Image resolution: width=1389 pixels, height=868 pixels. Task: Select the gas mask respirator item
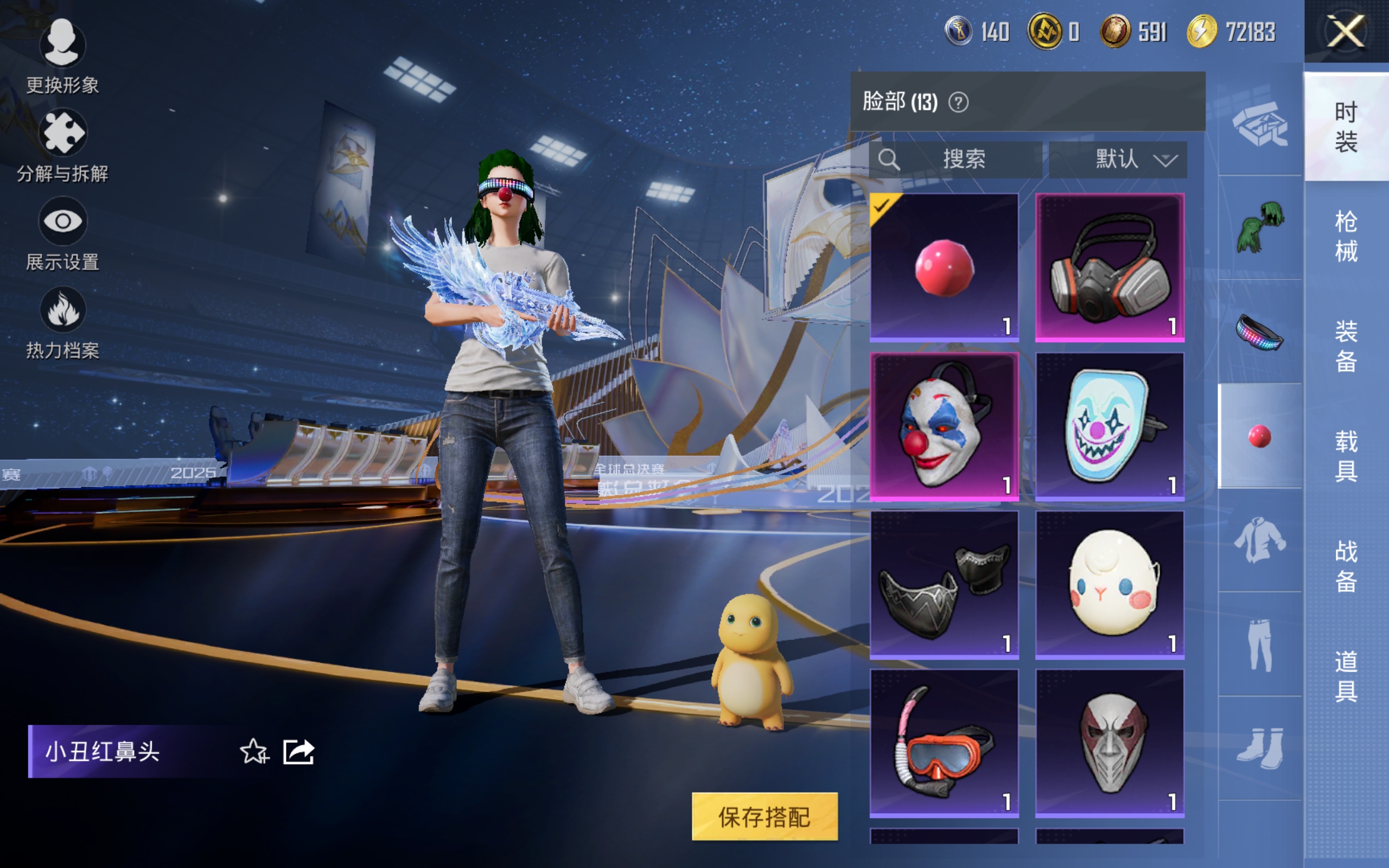click(1109, 267)
